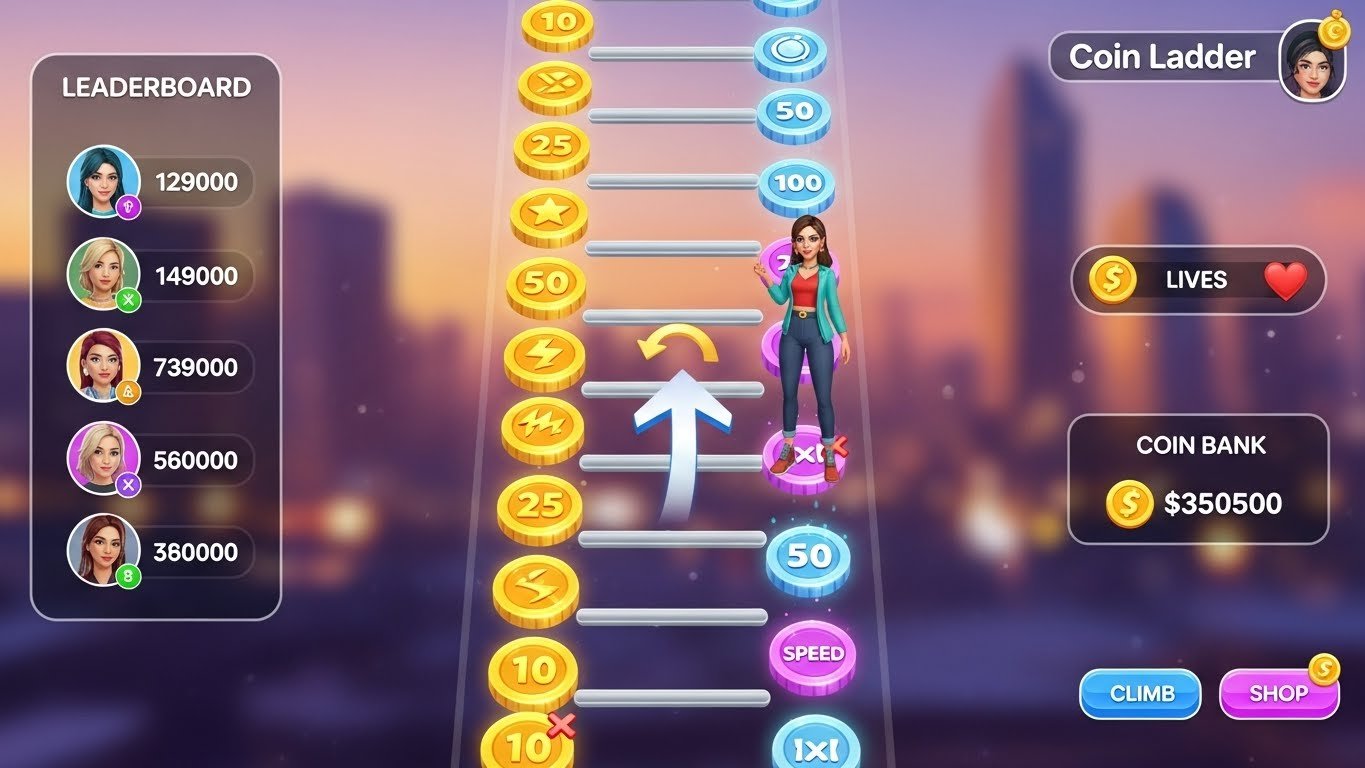Select the leaderboard row with 149000
The image size is (1365, 768).
(160, 275)
